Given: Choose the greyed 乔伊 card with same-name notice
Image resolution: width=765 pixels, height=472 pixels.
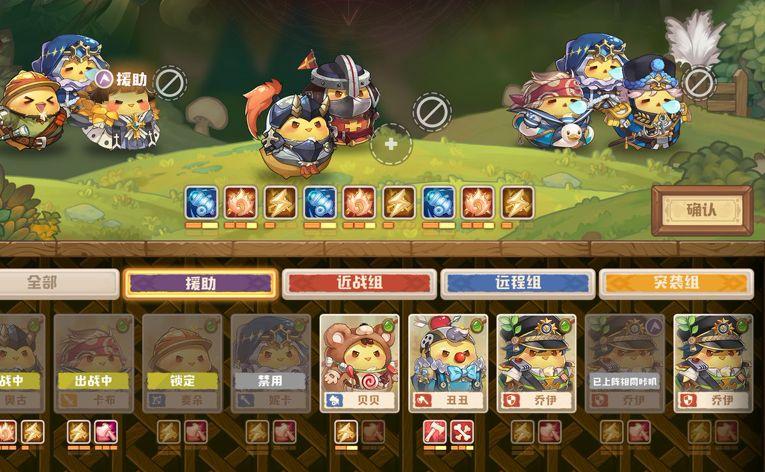Looking at the screenshot, I should point(624,364).
